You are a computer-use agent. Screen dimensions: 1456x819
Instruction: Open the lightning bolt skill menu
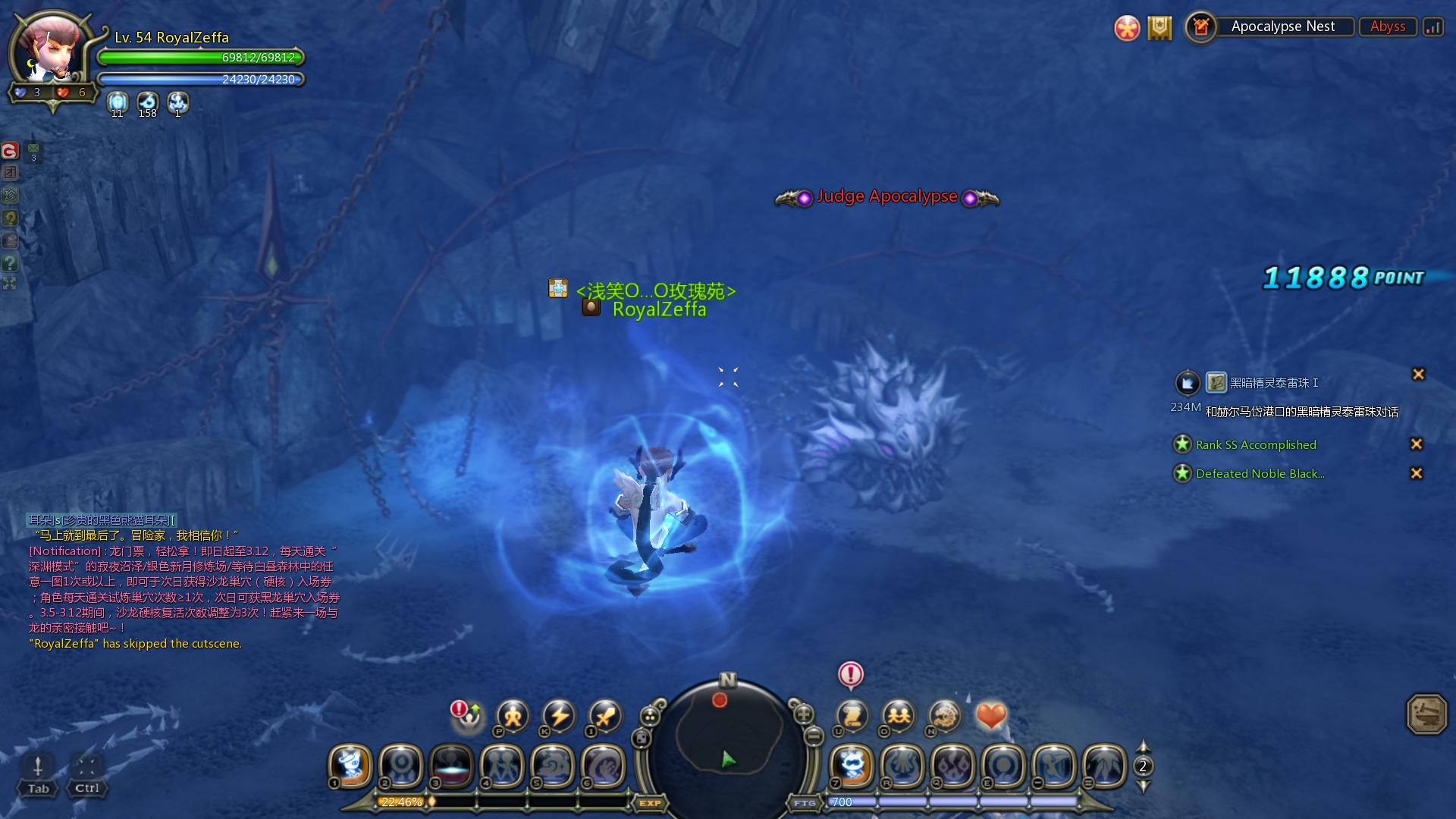[x=559, y=715]
